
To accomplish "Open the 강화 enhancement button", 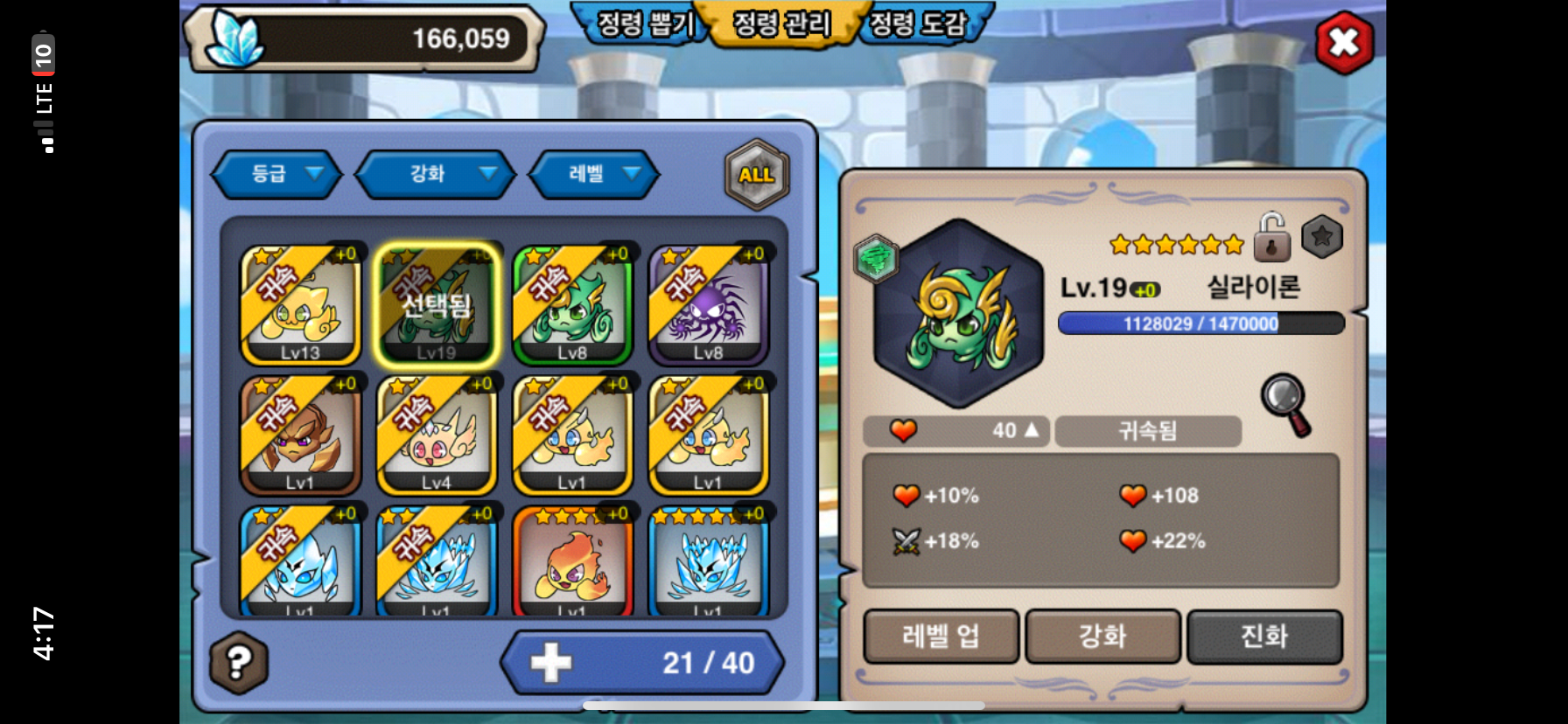I will click(x=1102, y=636).
